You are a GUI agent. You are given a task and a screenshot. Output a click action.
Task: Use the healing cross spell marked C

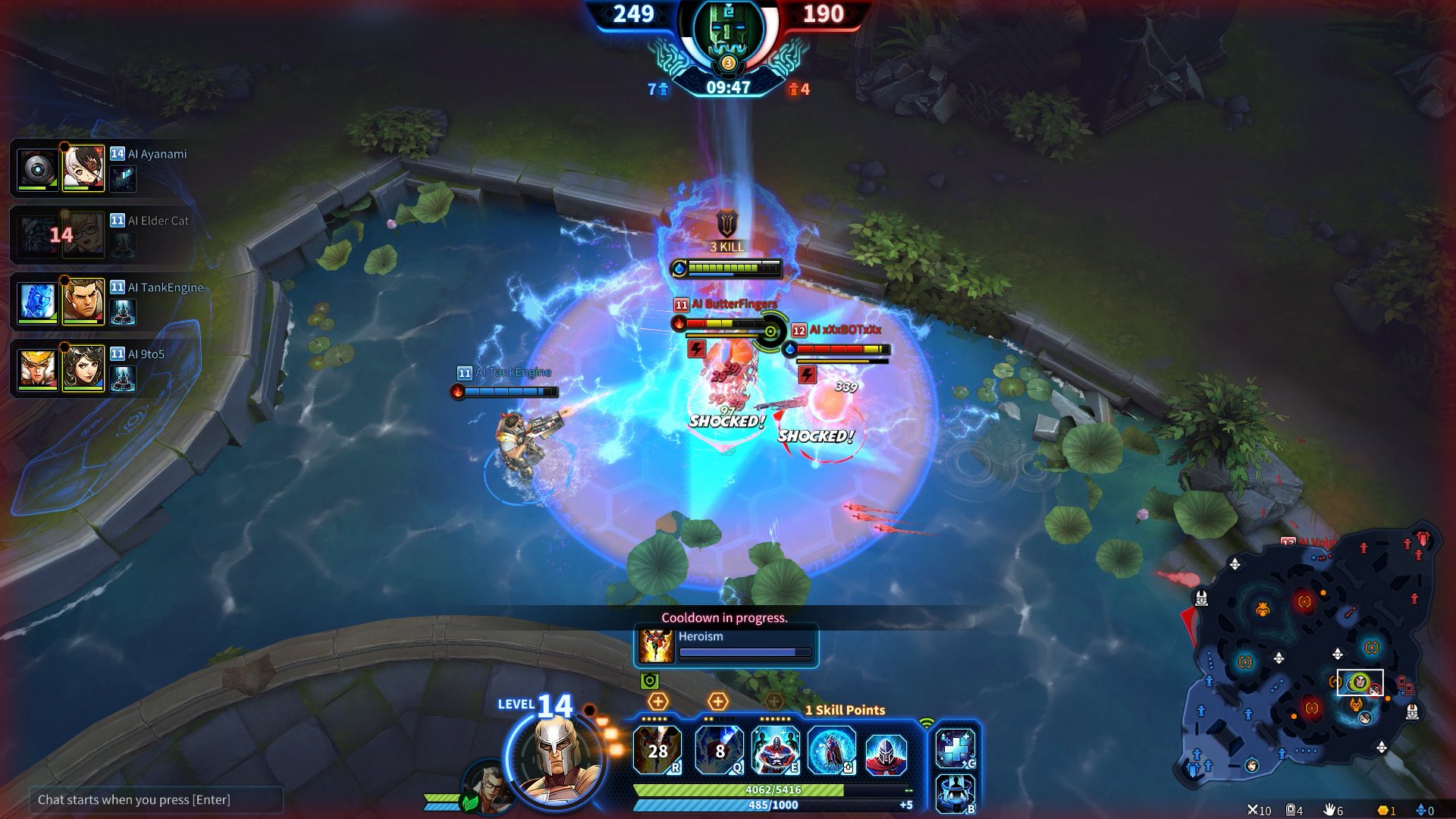click(955, 748)
